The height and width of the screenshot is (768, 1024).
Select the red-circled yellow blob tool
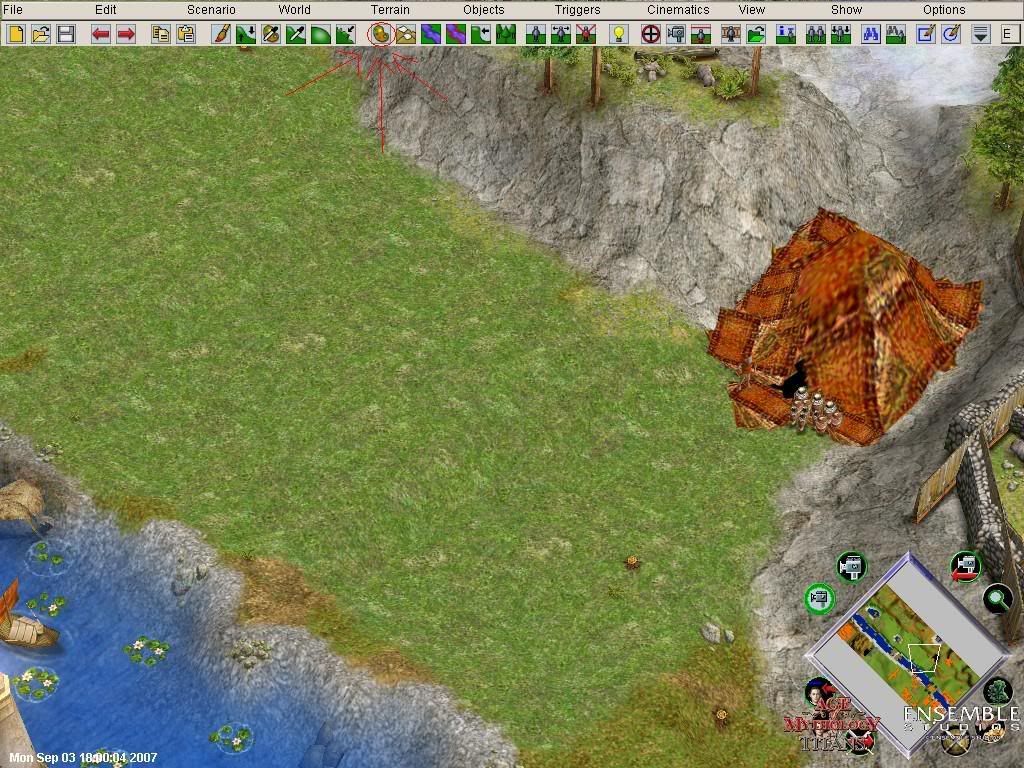pos(381,34)
